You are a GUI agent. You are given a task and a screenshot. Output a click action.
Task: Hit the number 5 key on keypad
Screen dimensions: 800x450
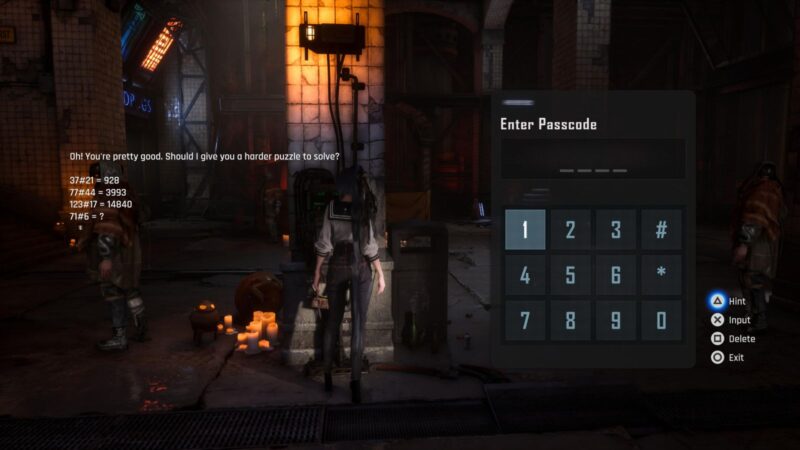click(570, 275)
